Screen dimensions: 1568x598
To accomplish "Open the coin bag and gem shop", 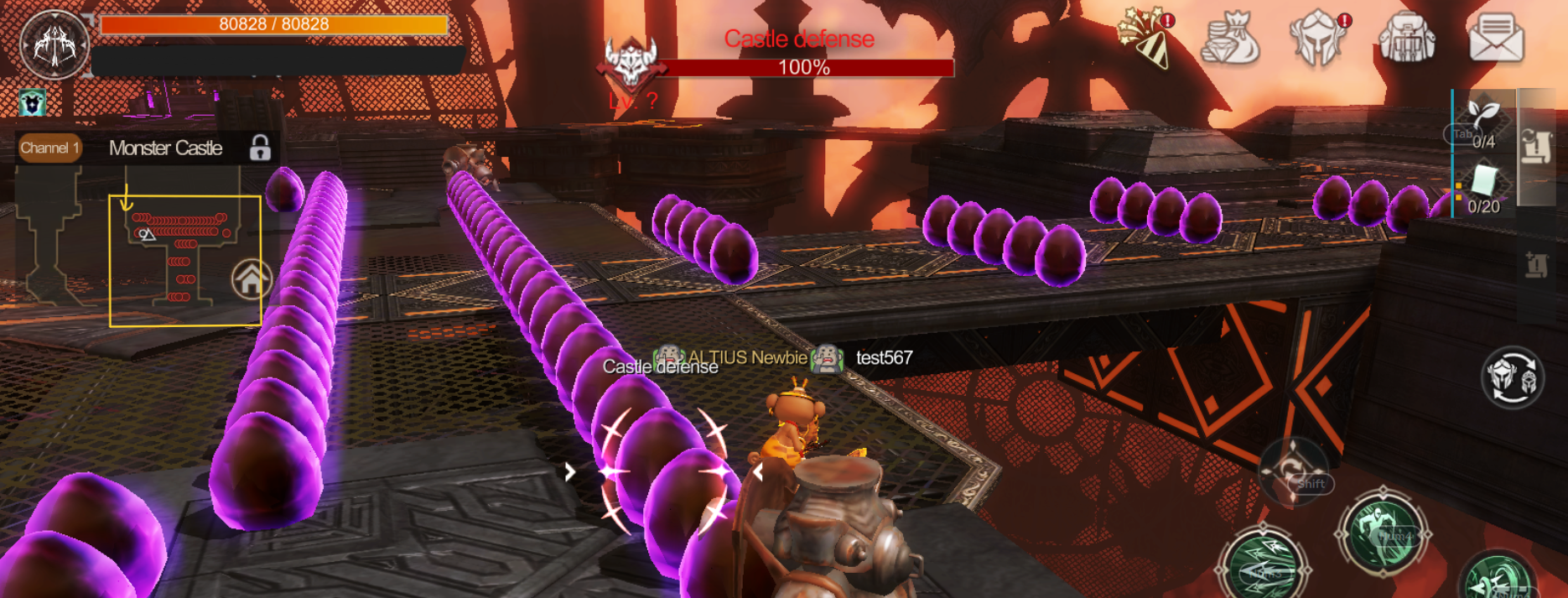I will point(1231,39).
